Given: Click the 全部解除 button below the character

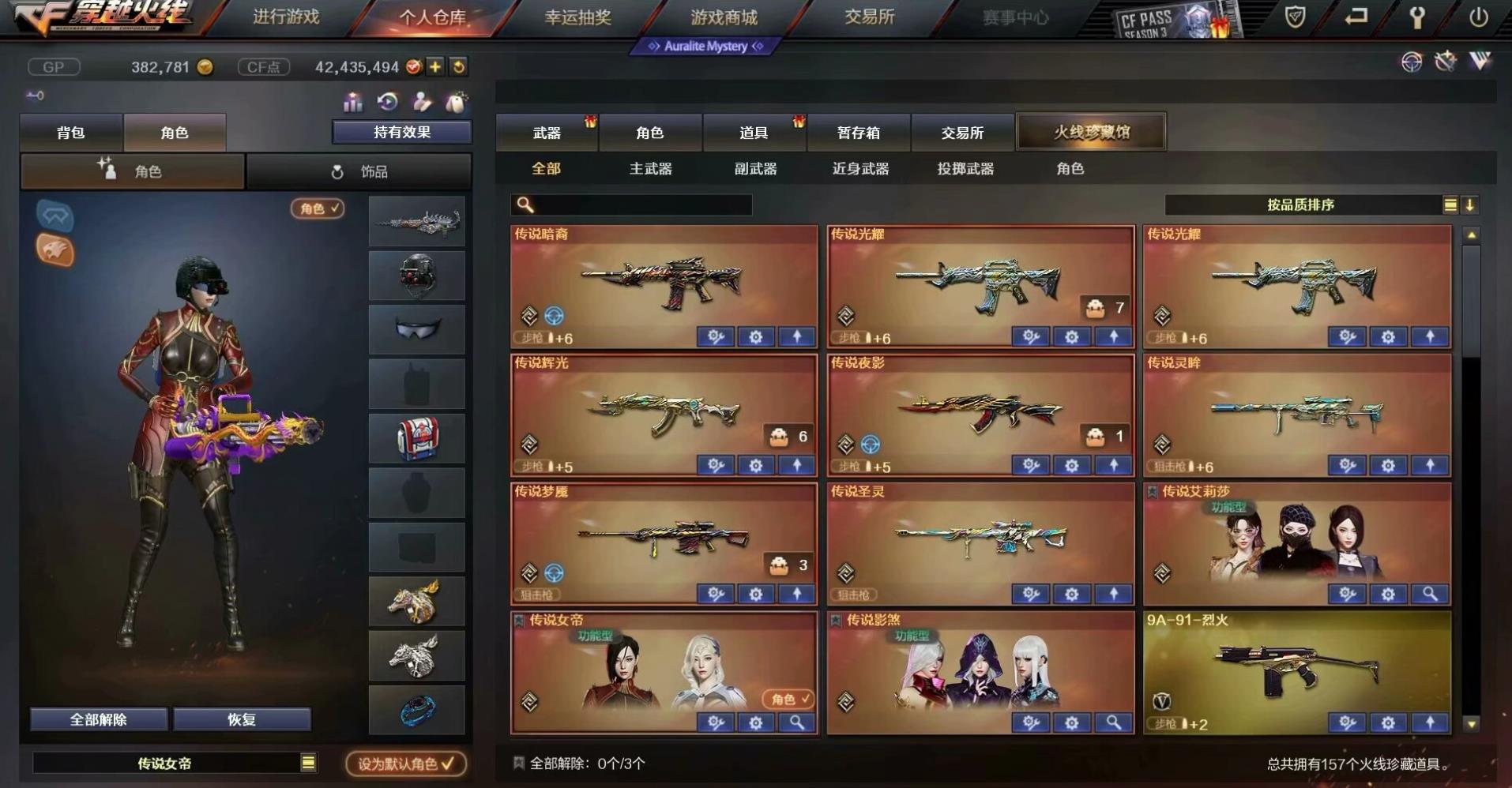Looking at the screenshot, I should [x=98, y=719].
